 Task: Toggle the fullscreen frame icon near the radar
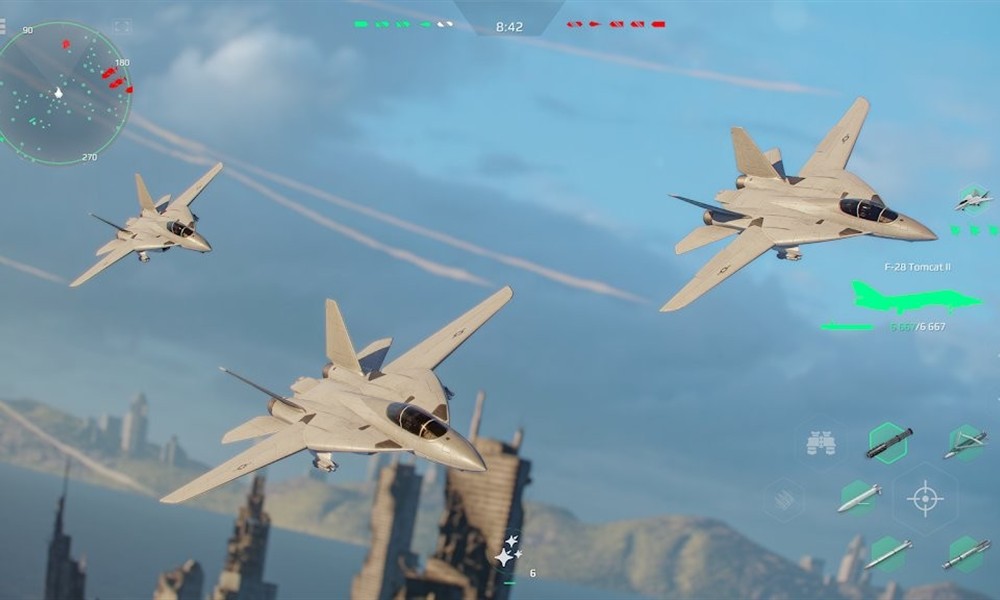(122, 27)
